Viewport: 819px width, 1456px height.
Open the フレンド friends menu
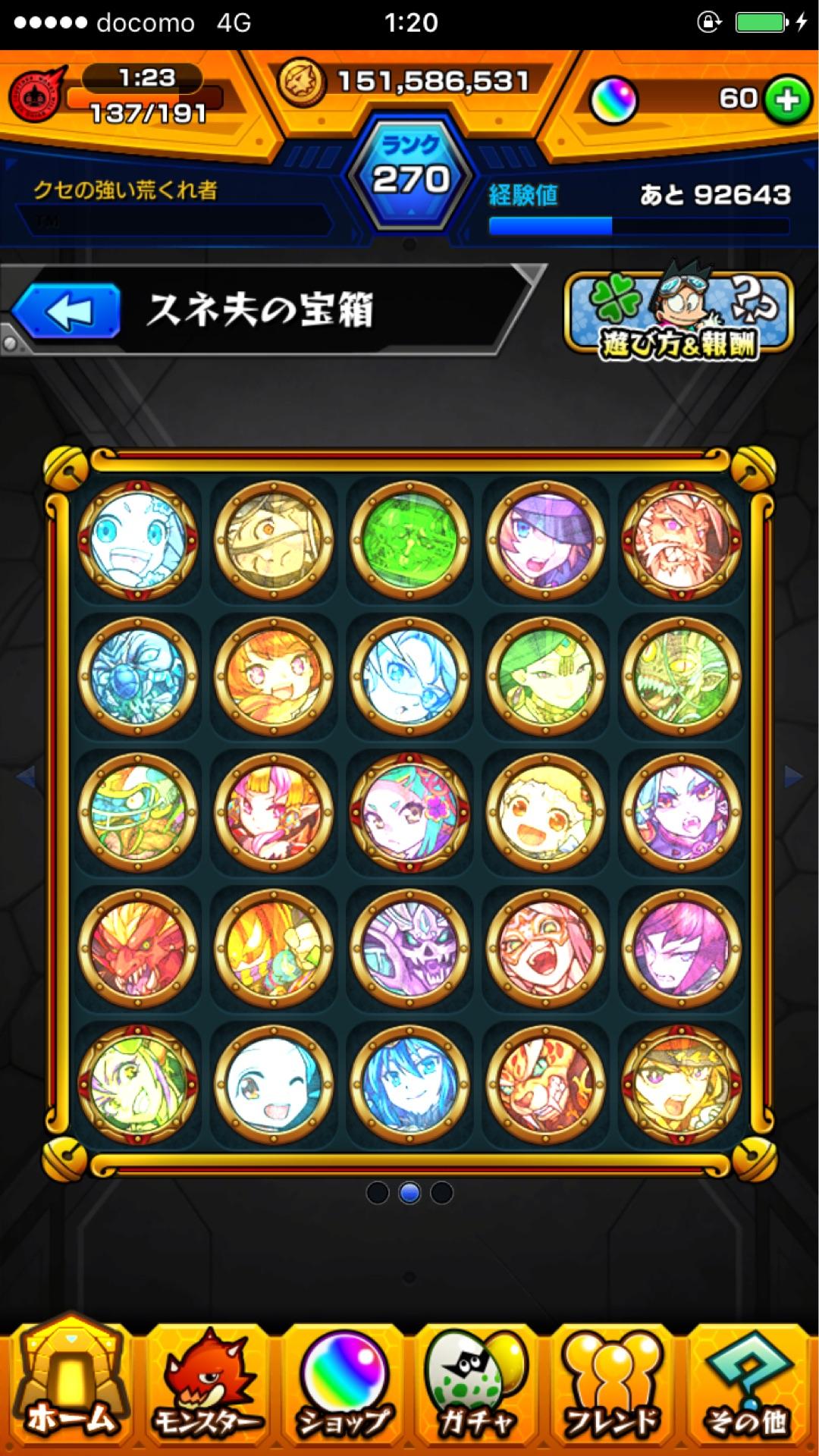613,1389
